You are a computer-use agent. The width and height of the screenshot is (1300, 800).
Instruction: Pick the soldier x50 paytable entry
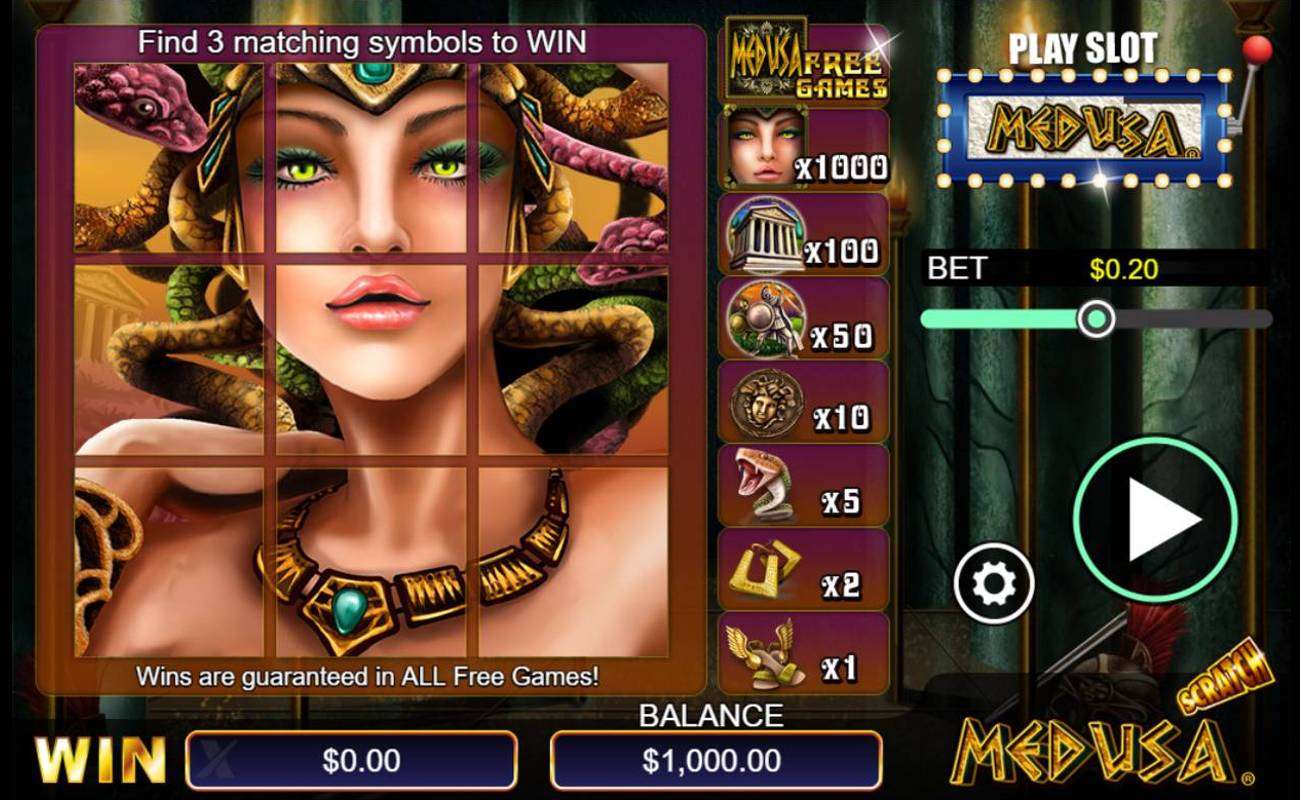coord(804,318)
